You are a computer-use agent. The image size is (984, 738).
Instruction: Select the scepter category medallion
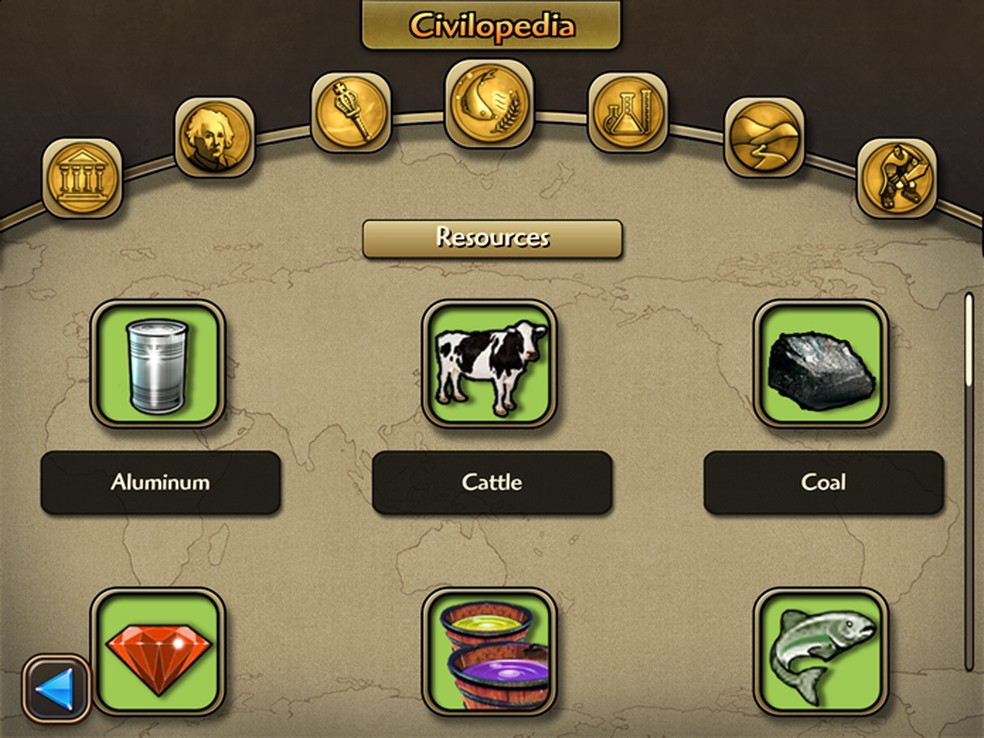click(x=350, y=113)
